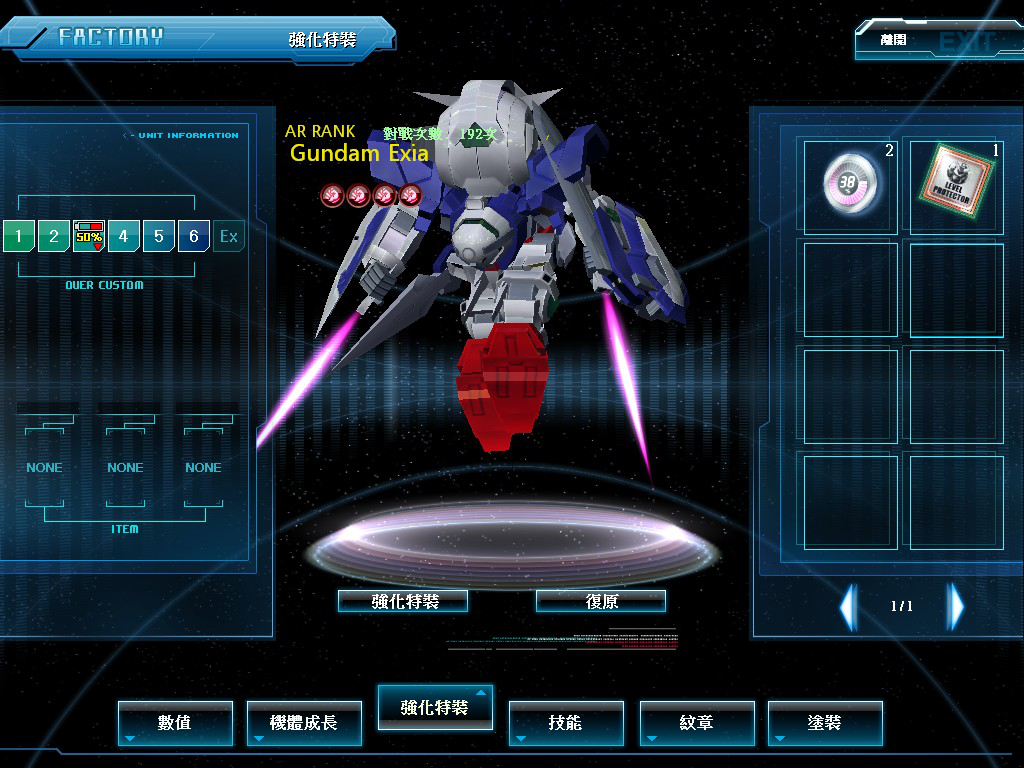
Task: Go to the next inventory page
Action: pos(956,606)
